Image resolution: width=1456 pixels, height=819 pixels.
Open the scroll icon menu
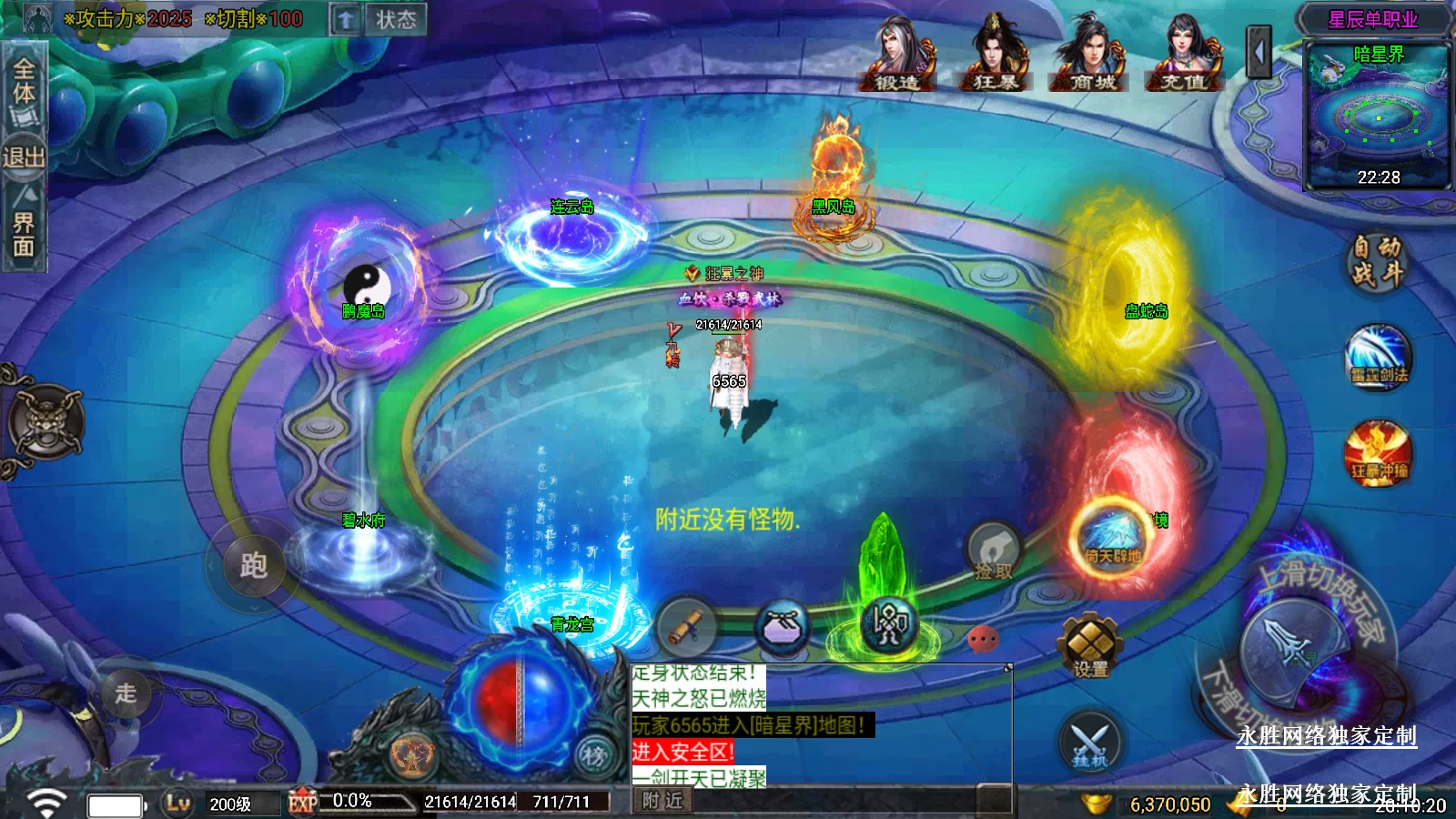click(x=686, y=626)
